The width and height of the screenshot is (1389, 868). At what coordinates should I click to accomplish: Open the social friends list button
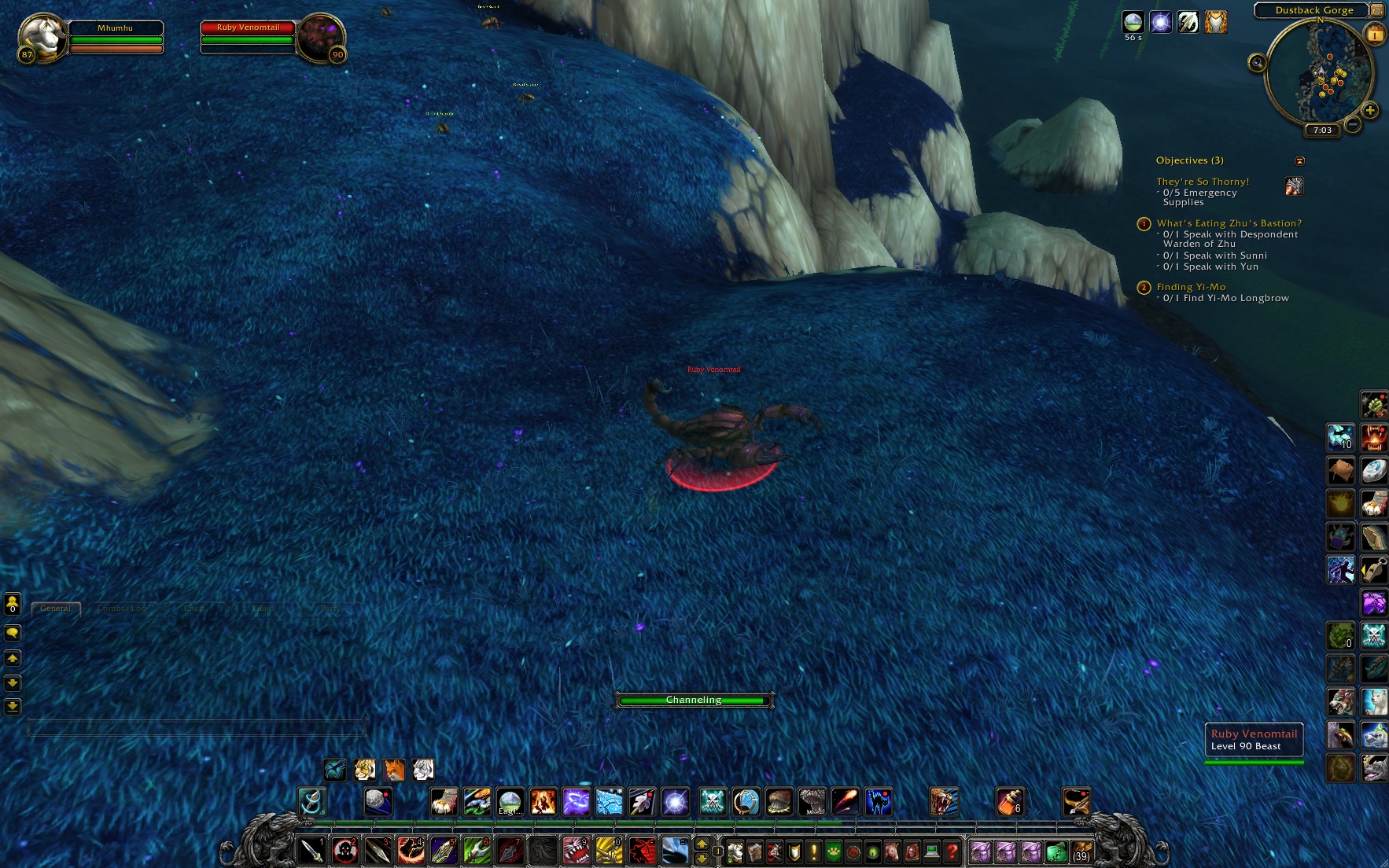13,604
